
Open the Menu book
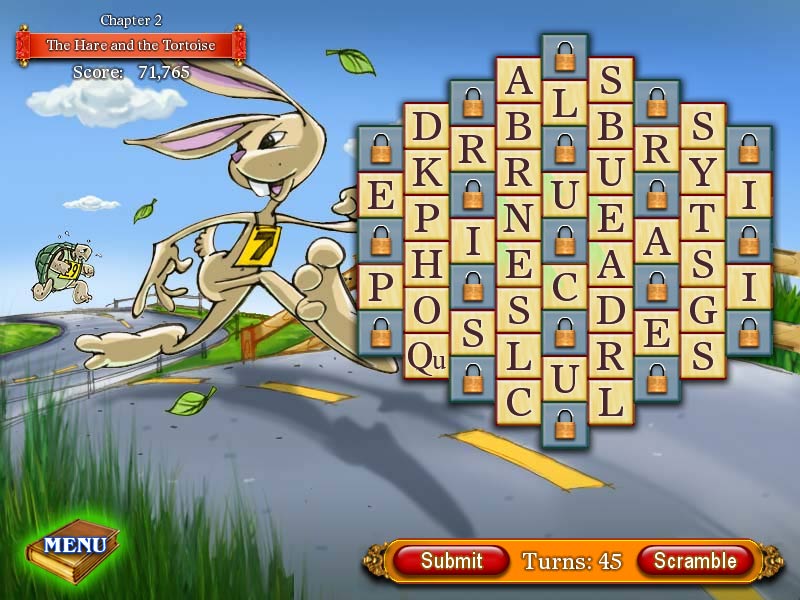click(74, 545)
